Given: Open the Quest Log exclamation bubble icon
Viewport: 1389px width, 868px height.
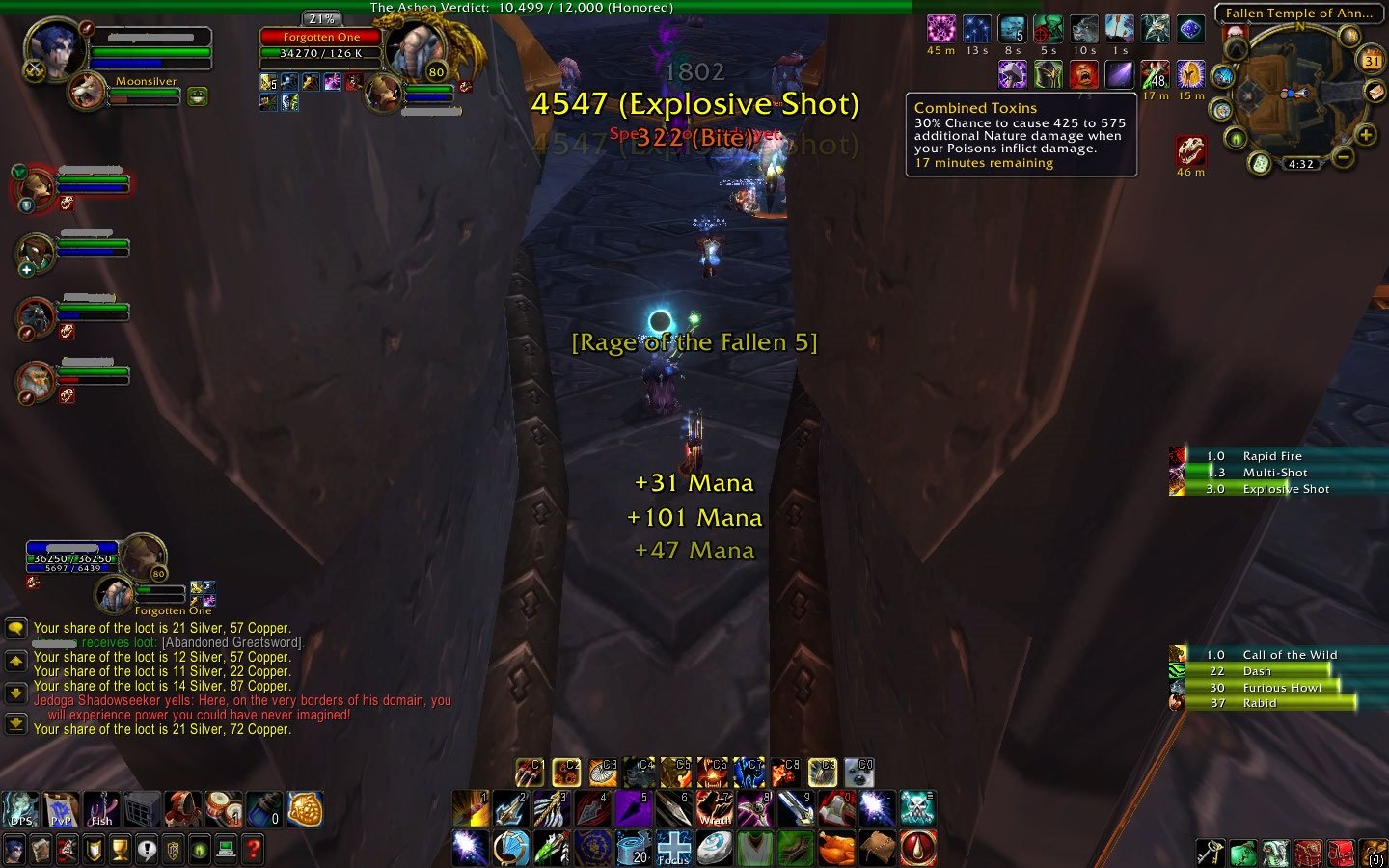Looking at the screenshot, I should (148, 849).
